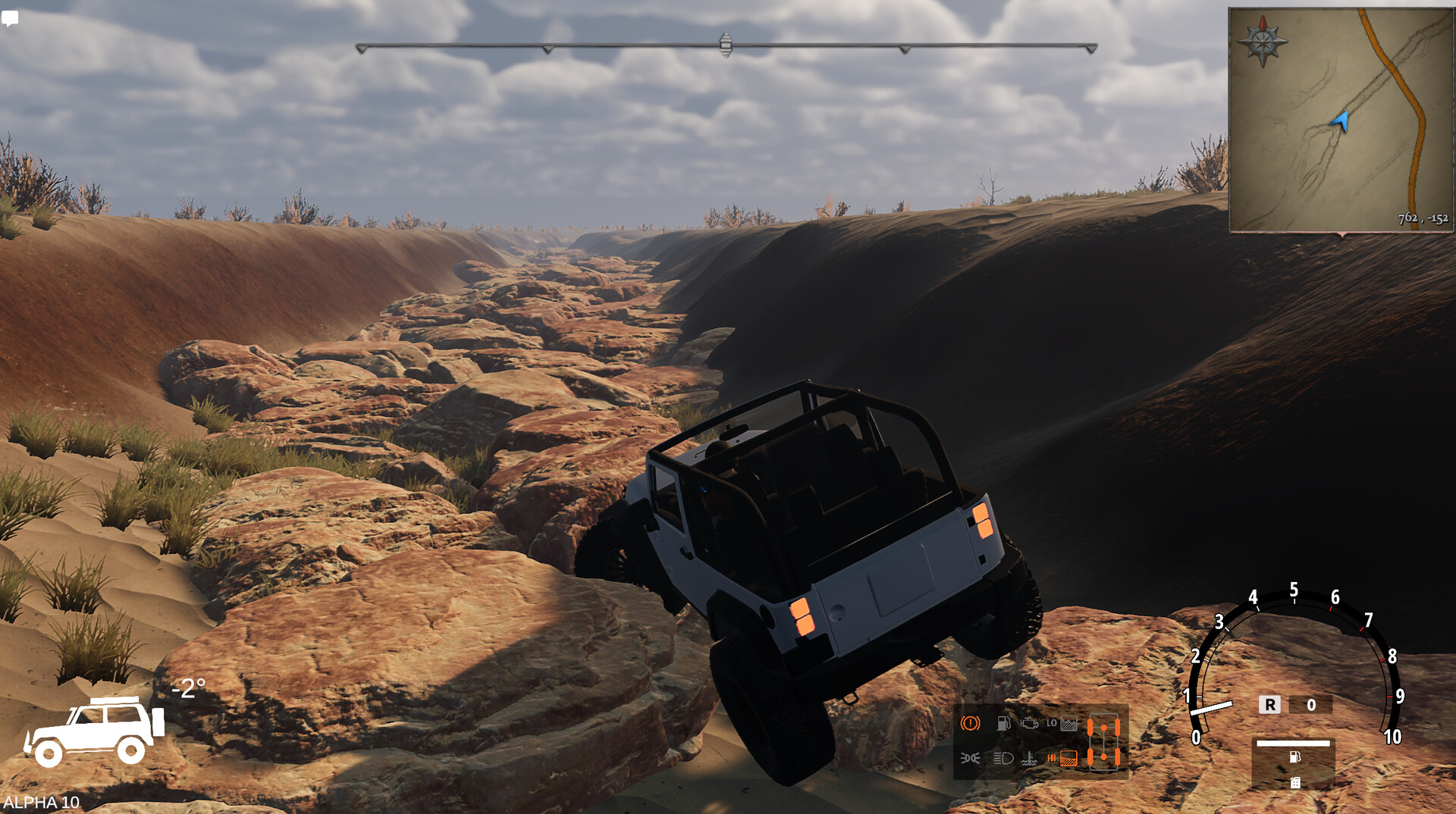Select the fuel pump indicator icon

(1003, 724)
